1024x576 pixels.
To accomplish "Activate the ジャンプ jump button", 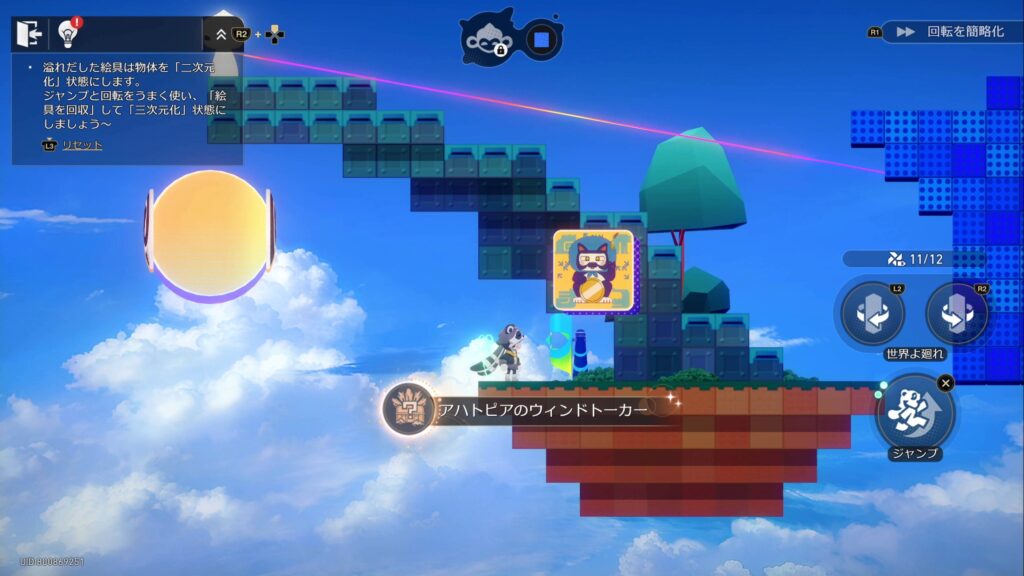I will pyautogui.click(x=914, y=411).
